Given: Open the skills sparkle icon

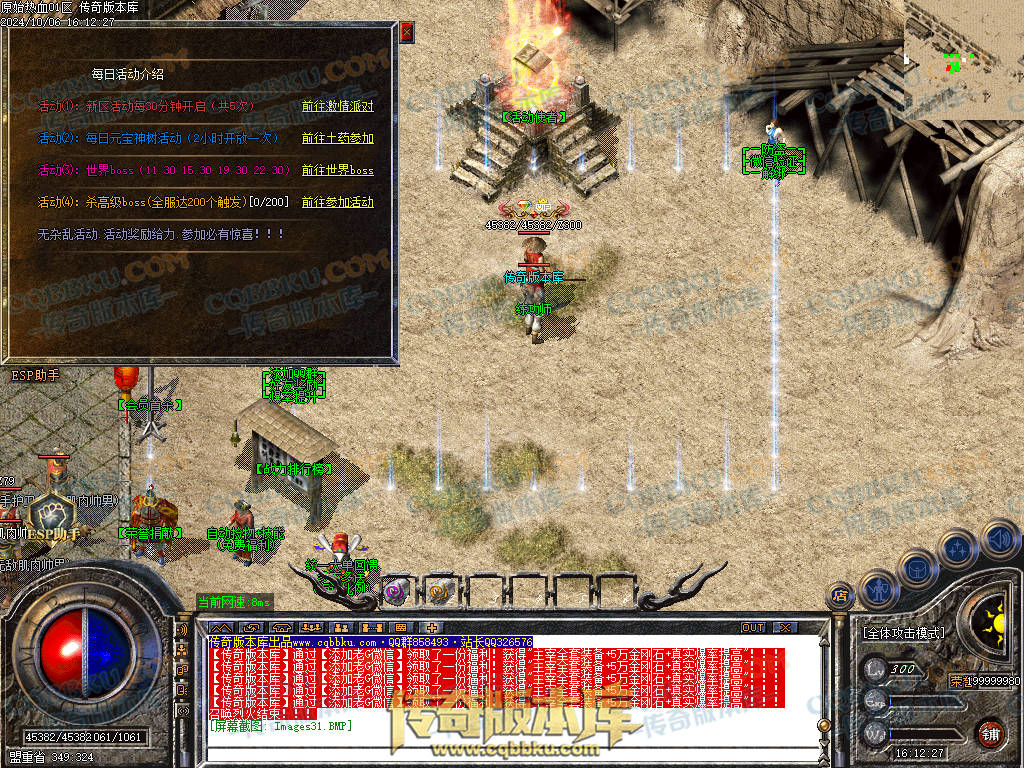Looking at the screenshot, I should pyautogui.click(x=959, y=548).
